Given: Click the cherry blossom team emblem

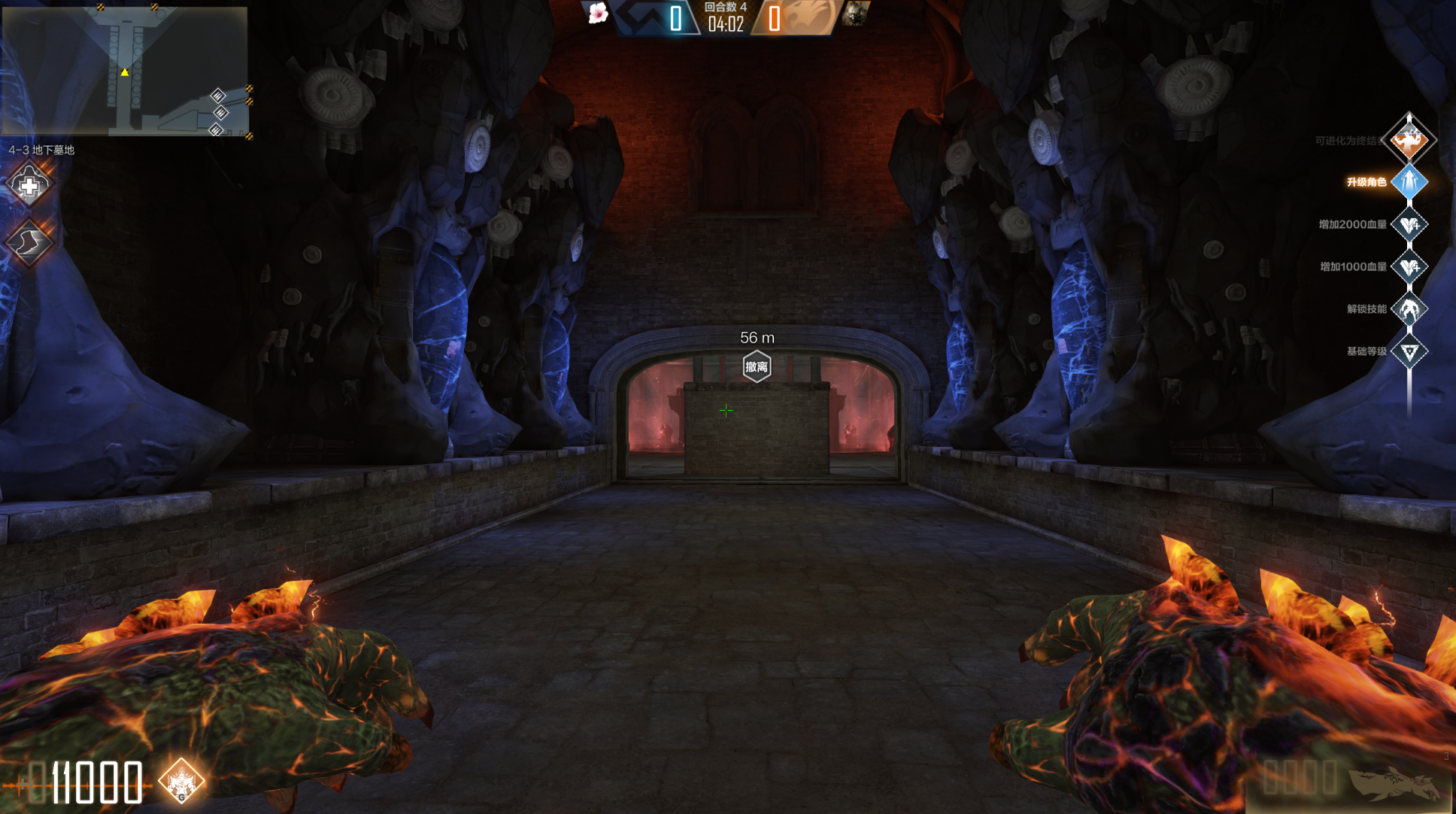Looking at the screenshot, I should pos(598,14).
